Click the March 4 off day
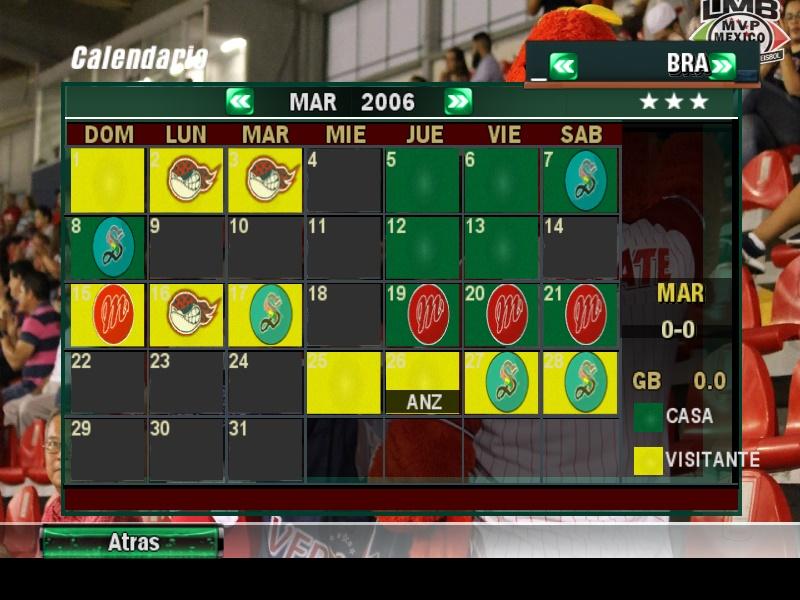This screenshot has width=800, height=600. coord(343,180)
